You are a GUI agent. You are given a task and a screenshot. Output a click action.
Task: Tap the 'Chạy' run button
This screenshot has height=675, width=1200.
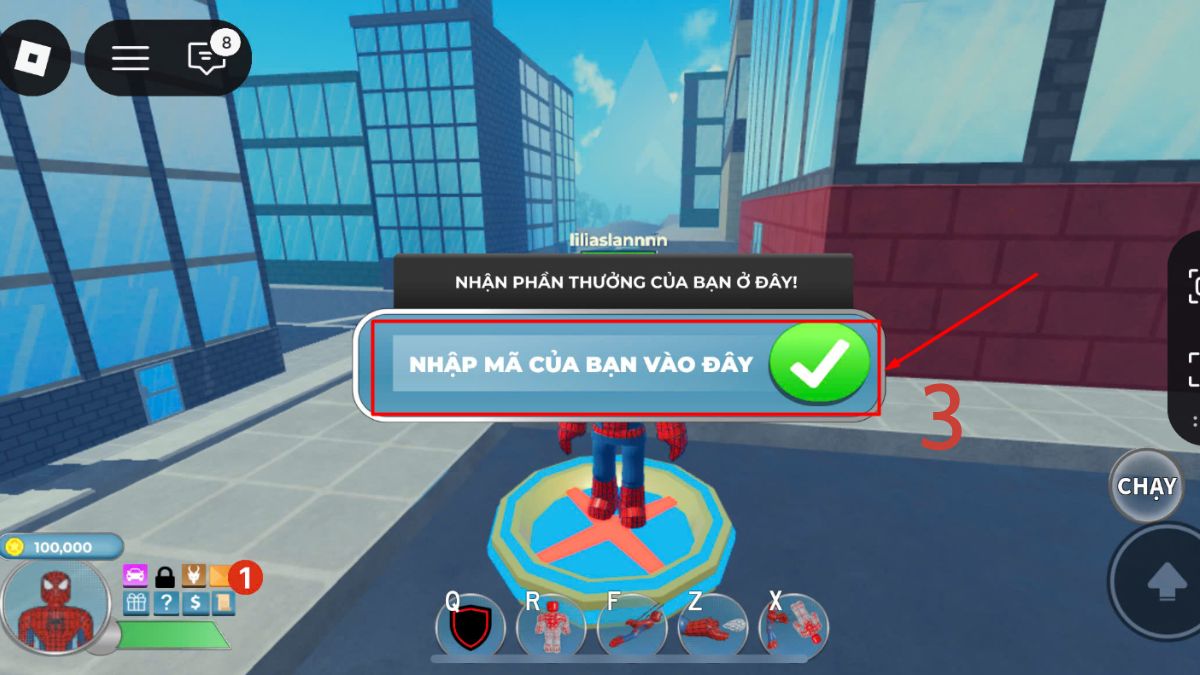coord(1146,486)
